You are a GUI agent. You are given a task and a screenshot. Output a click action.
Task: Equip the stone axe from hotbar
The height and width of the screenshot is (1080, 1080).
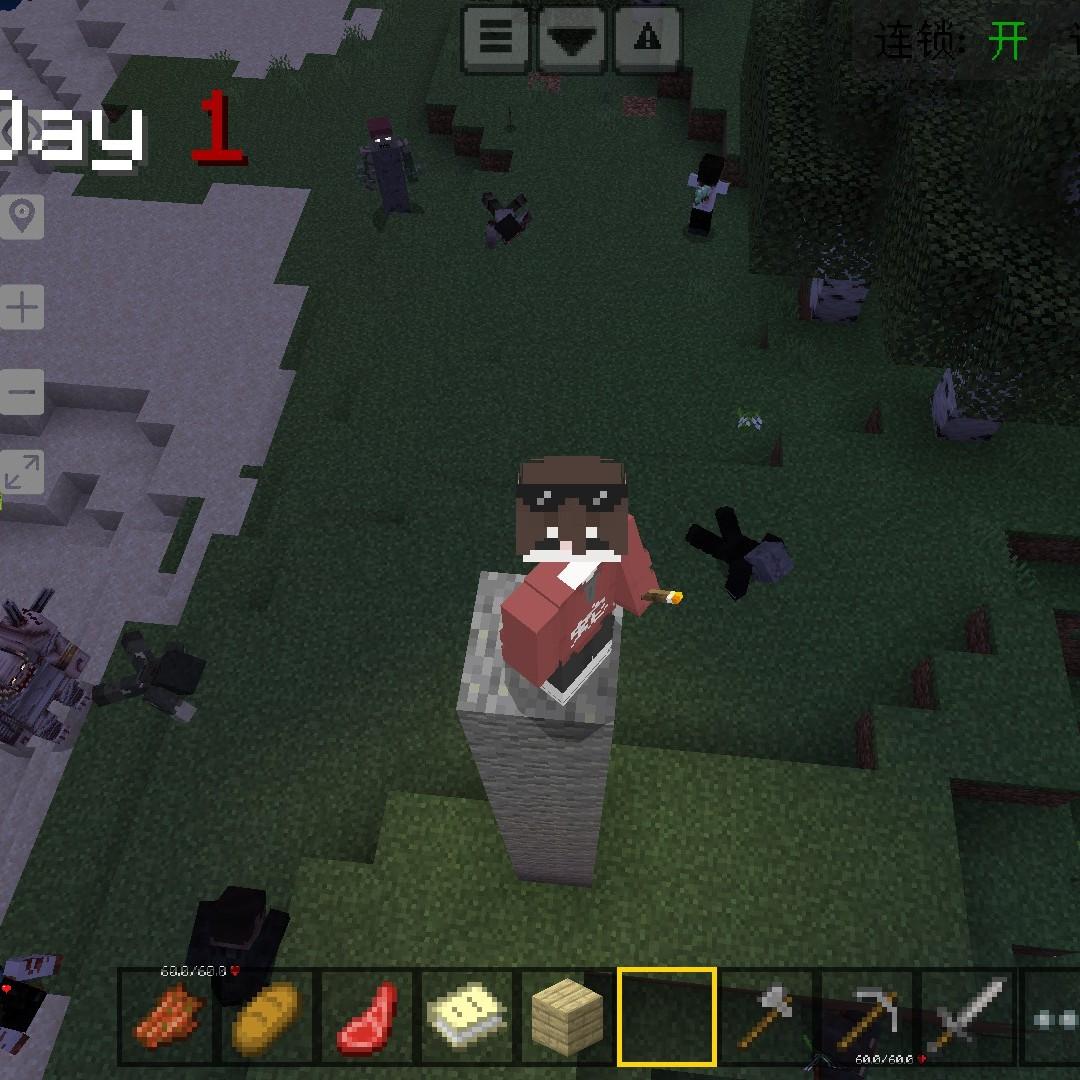click(767, 1016)
